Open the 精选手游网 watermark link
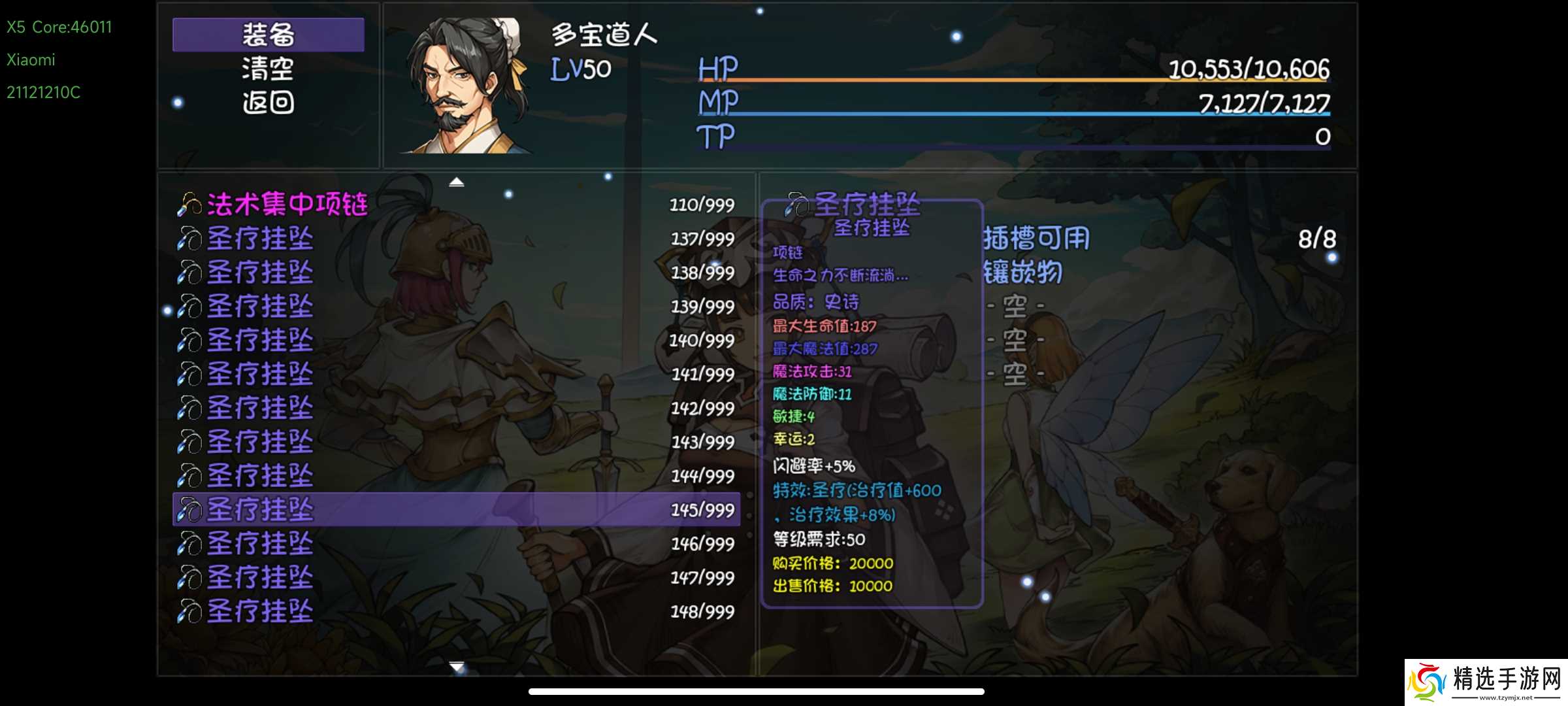Viewport: 1568px width, 706px height. pos(1486,682)
